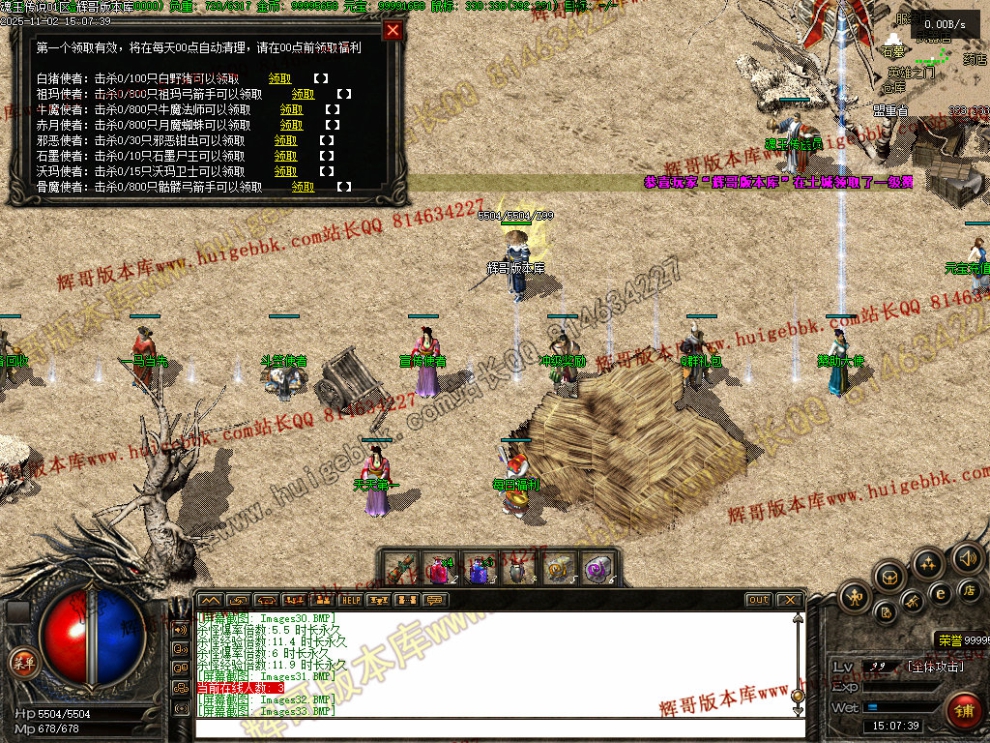Open the red 铺 stall button

pos(964,711)
